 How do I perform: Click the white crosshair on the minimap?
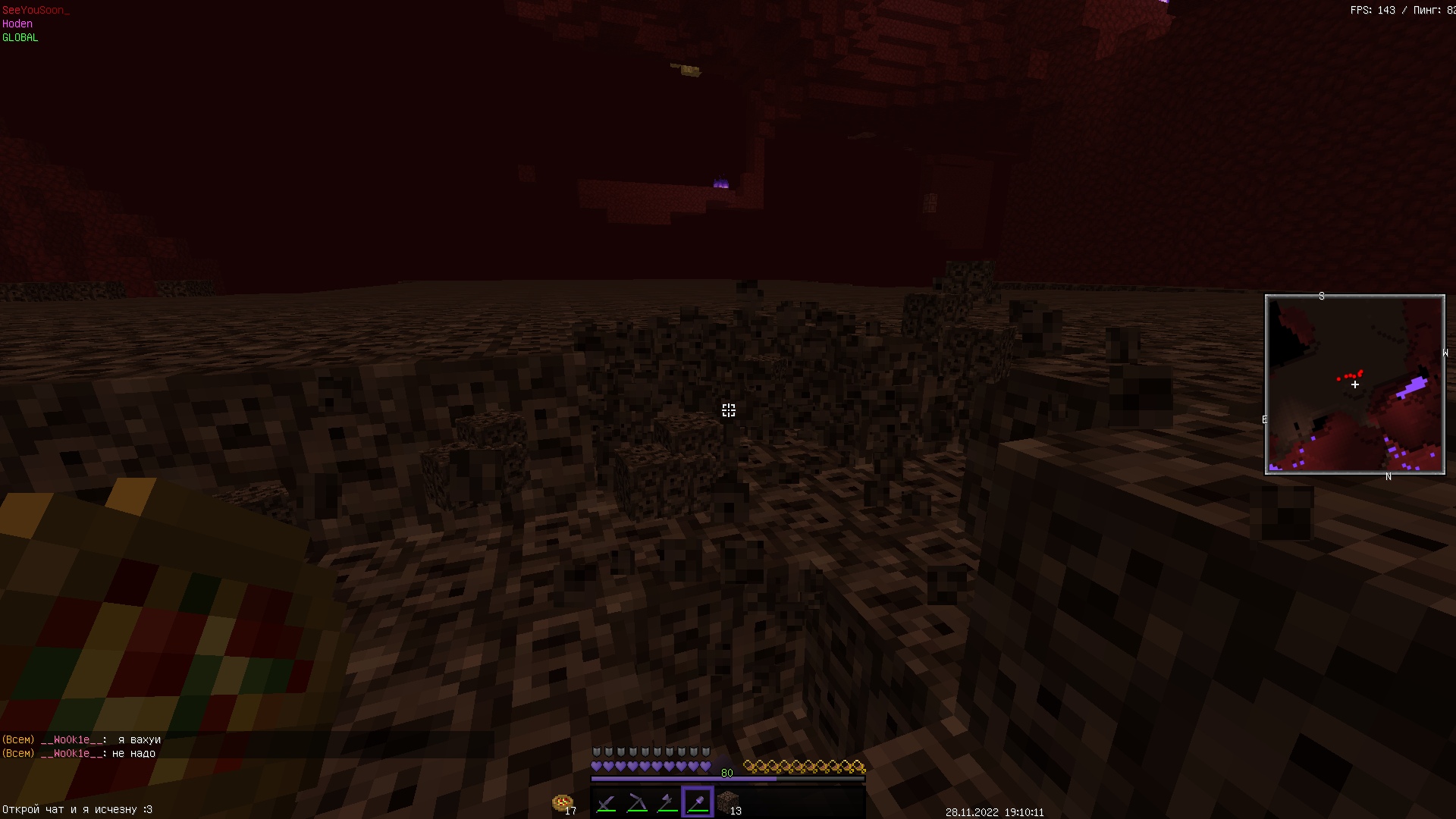coord(1354,384)
